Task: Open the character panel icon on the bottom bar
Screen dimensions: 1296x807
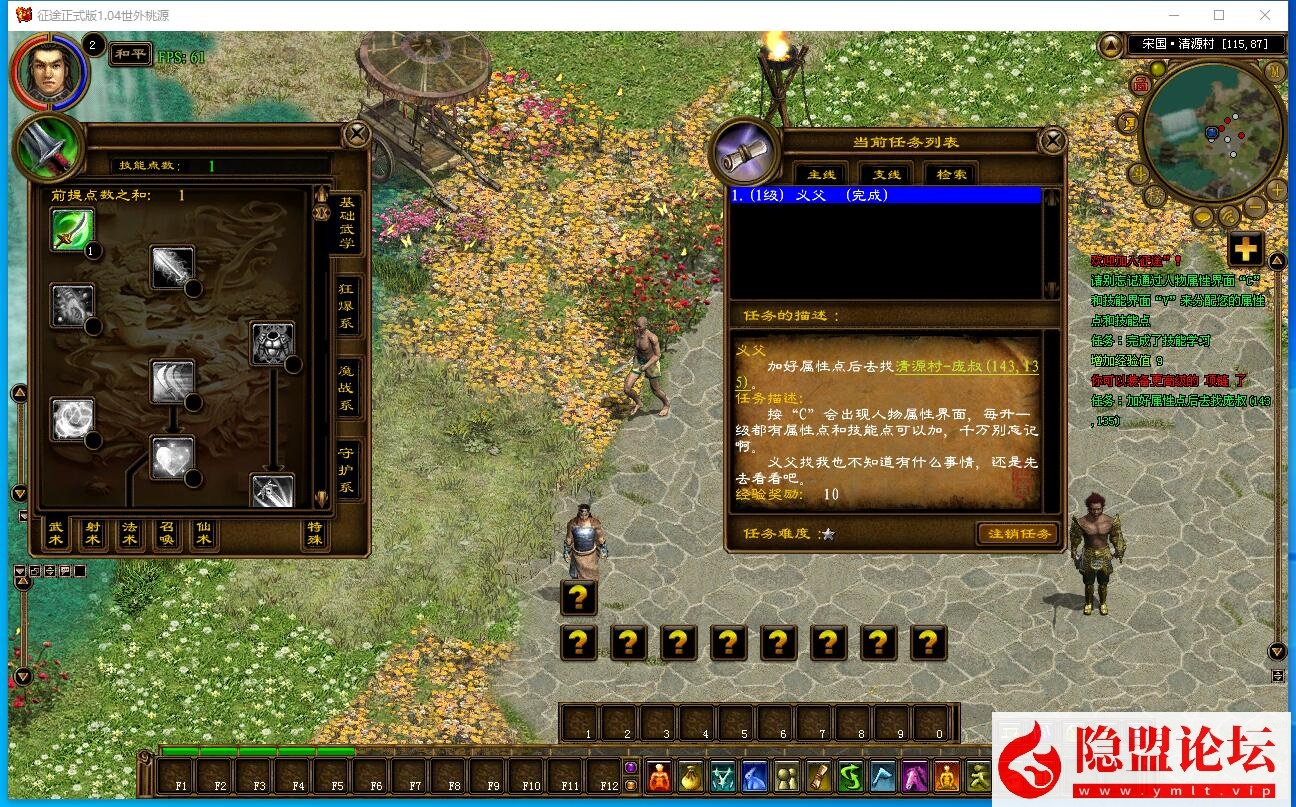Action: [x=658, y=780]
